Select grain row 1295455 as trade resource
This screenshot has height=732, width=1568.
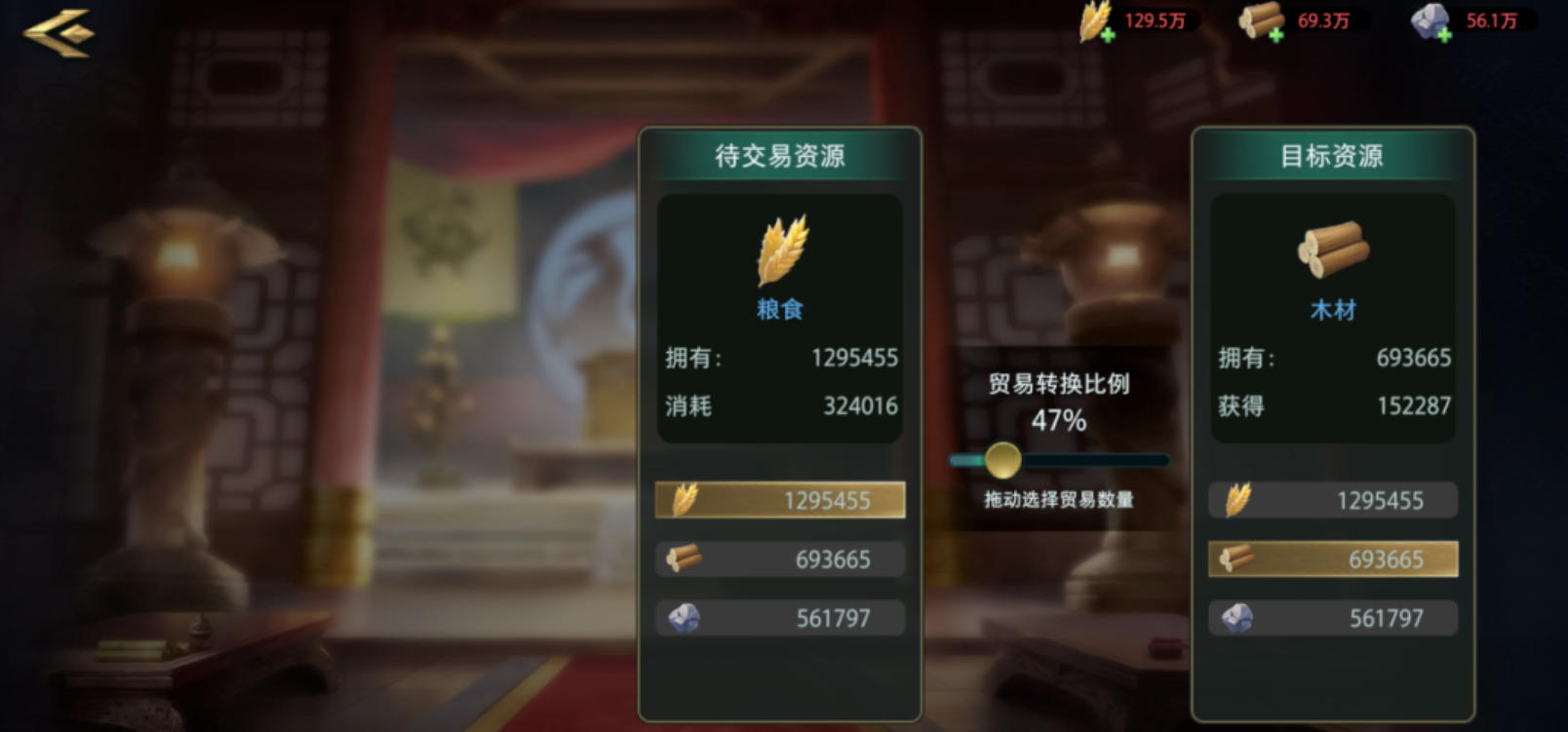(779, 500)
